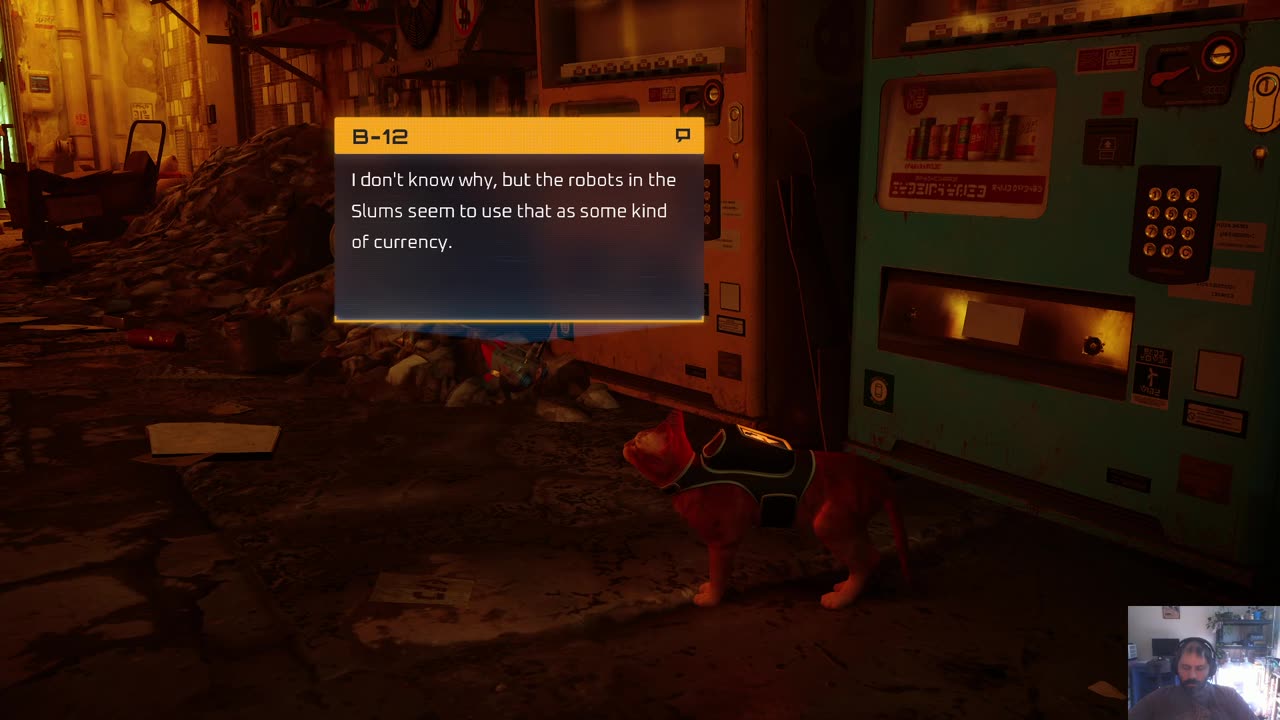Click the speech bubble icon in the B-12 header

click(x=683, y=135)
